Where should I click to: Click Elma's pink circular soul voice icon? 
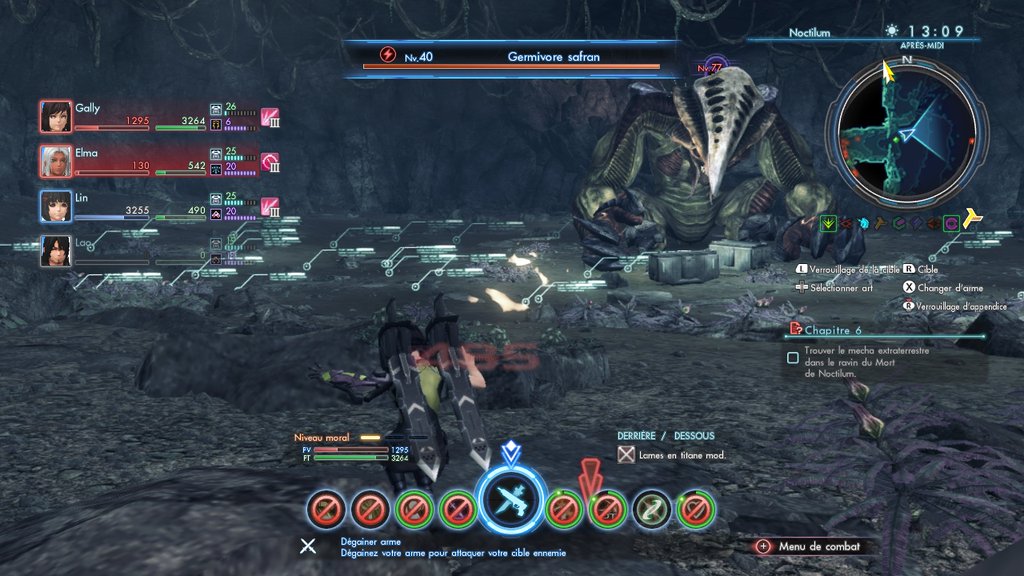tap(269, 161)
